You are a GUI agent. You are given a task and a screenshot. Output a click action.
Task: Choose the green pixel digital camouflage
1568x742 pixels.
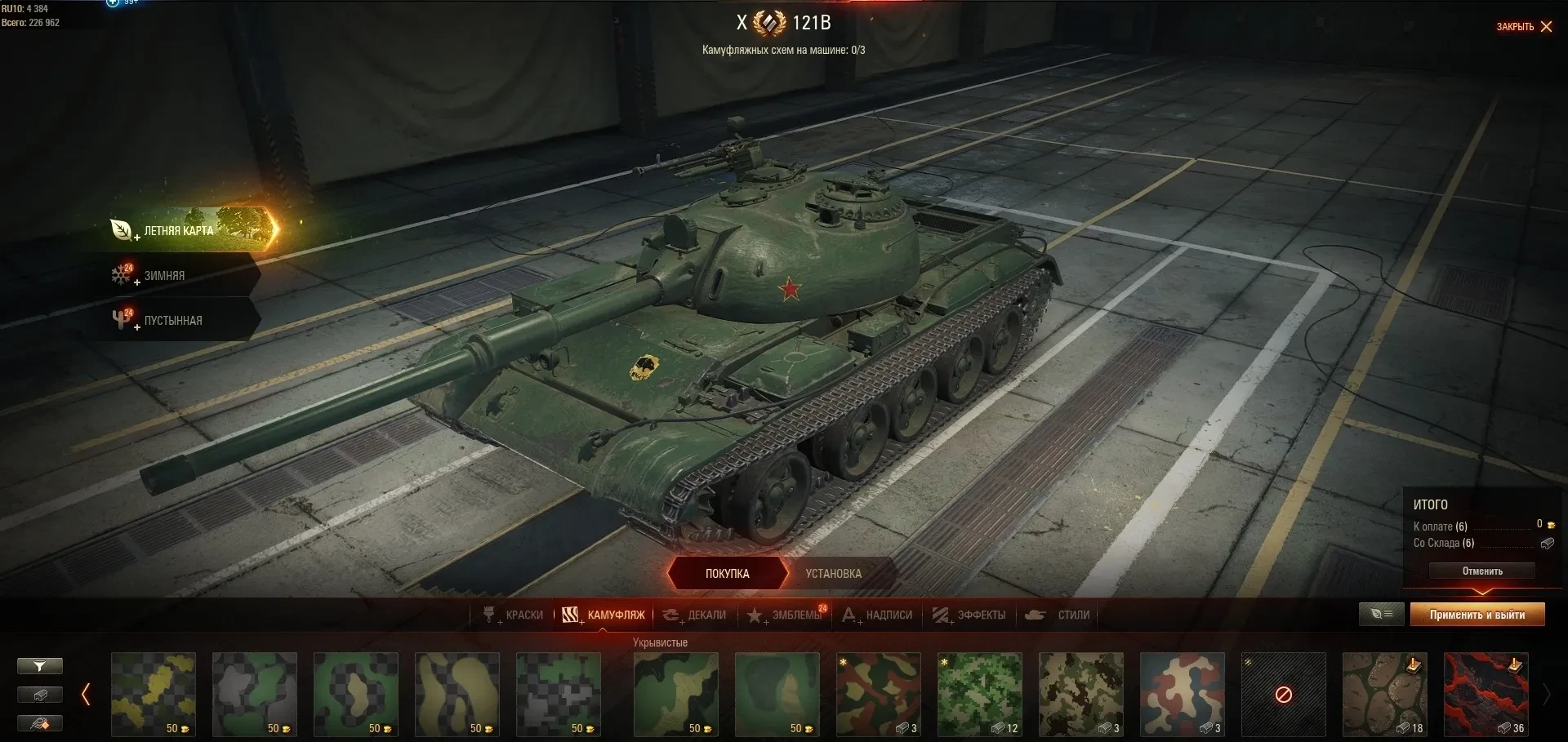pos(979,694)
